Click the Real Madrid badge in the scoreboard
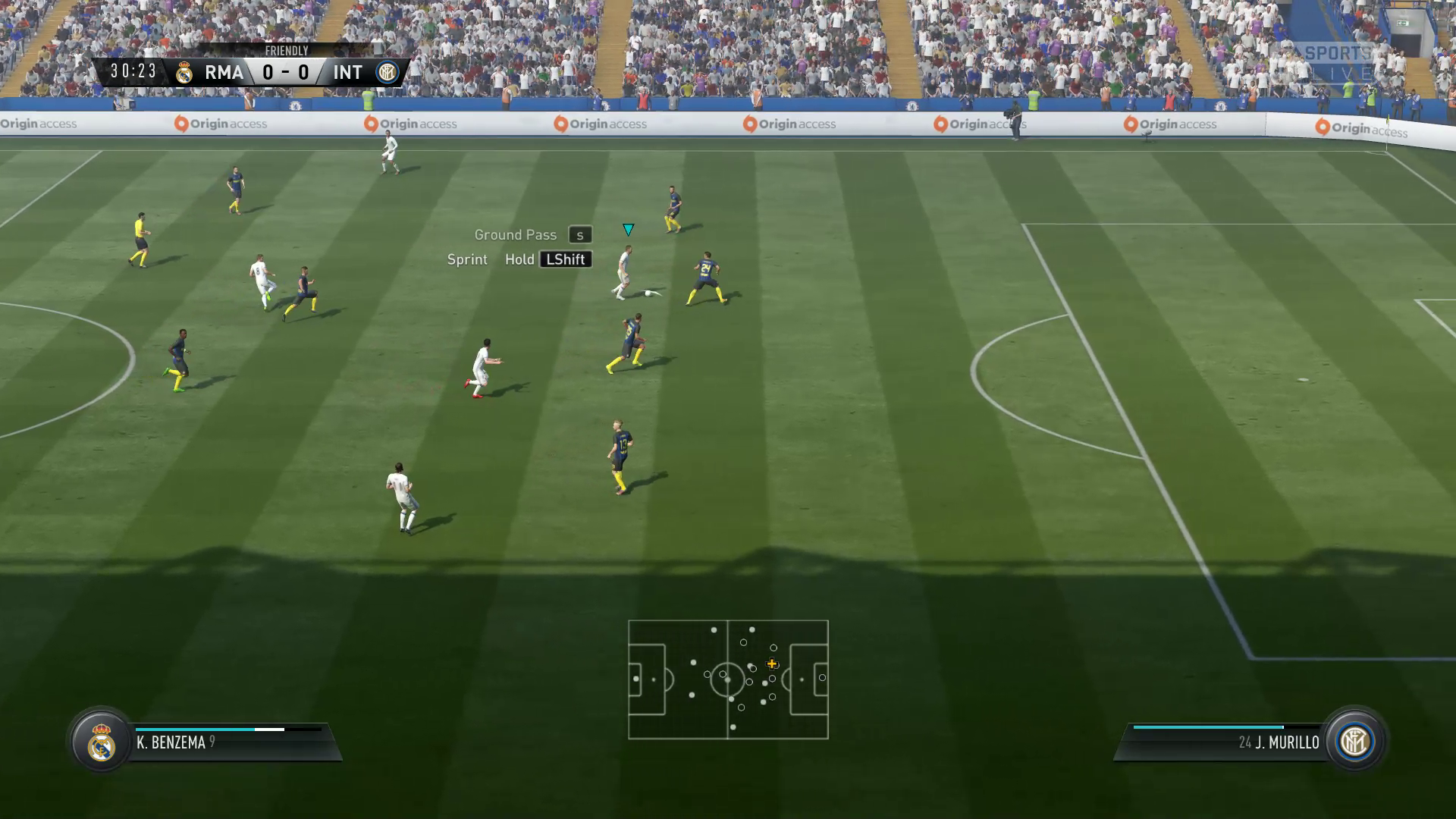 pos(184,73)
